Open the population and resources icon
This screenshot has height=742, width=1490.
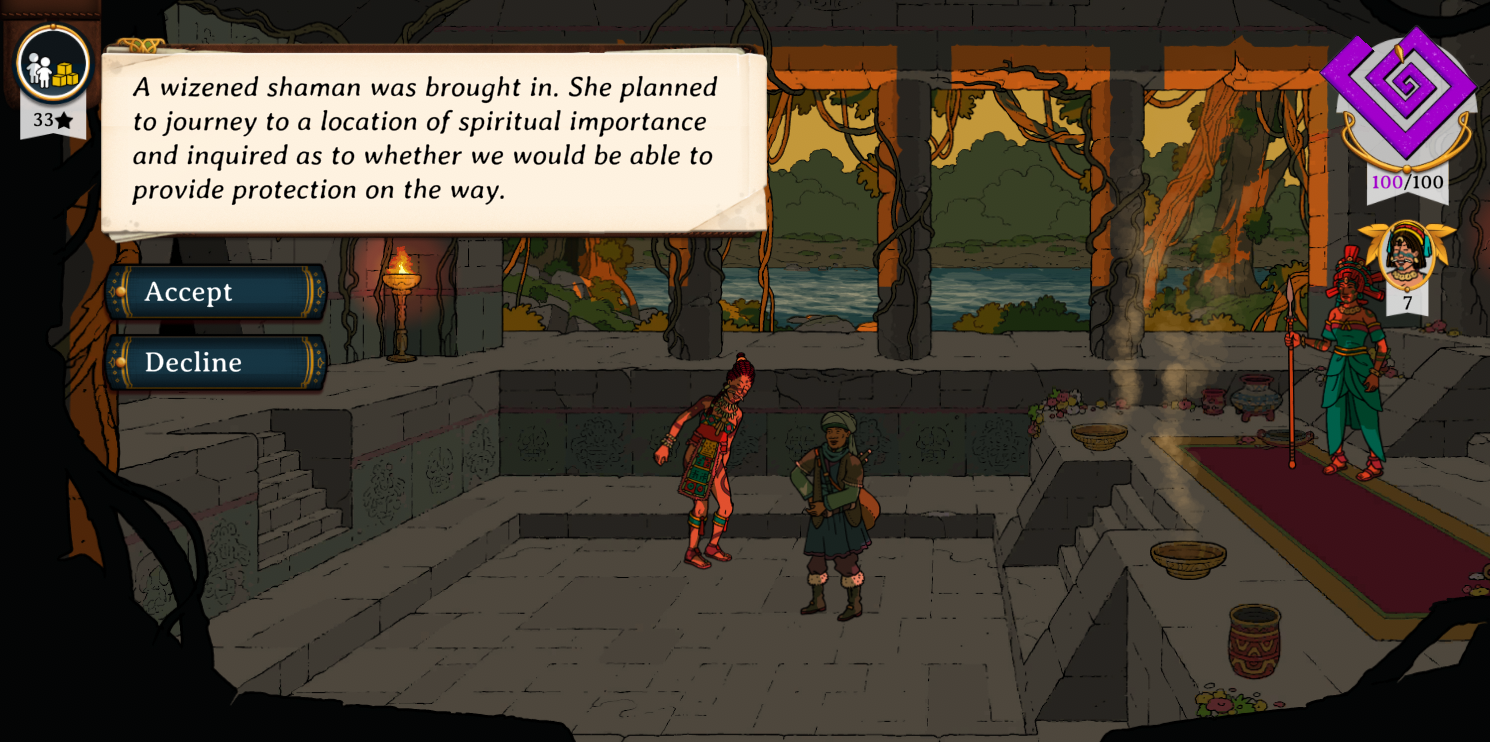tap(53, 65)
